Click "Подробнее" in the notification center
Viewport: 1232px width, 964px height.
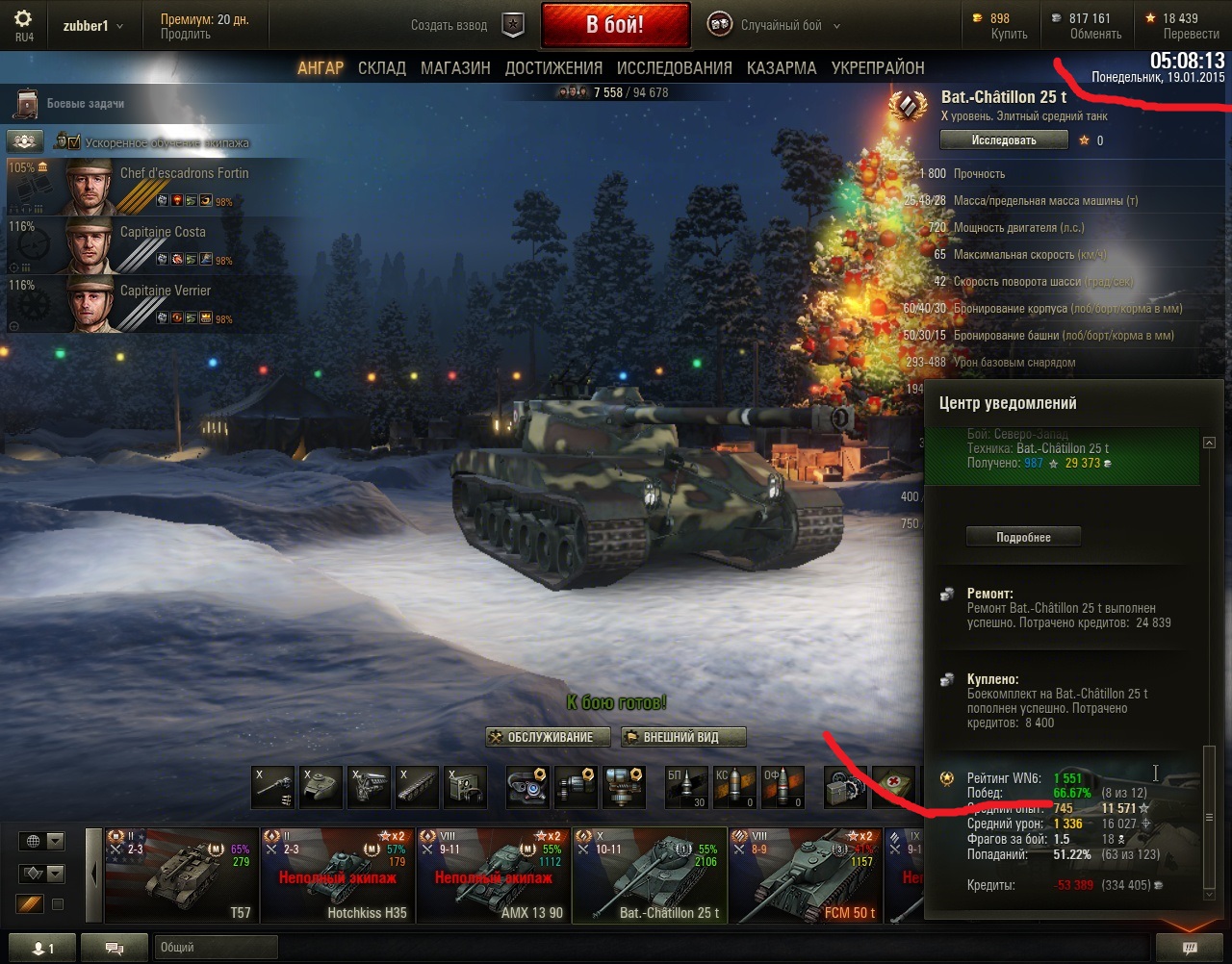point(1023,538)
